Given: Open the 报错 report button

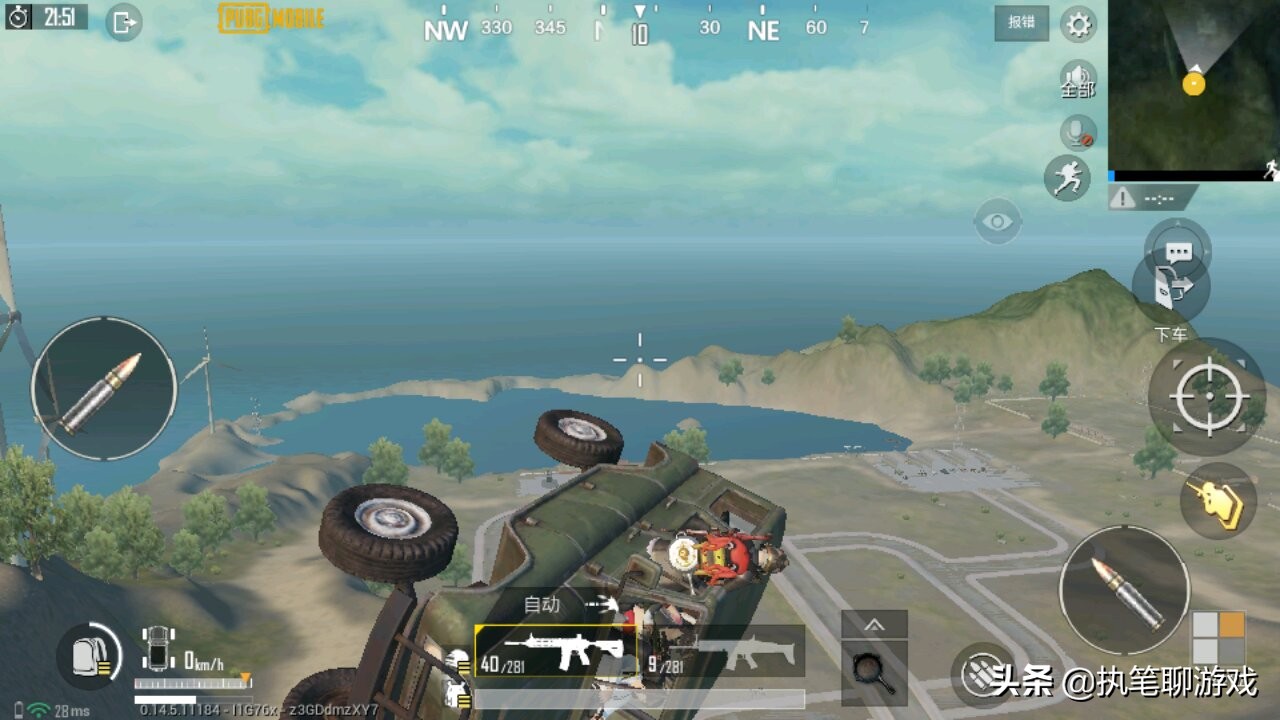Looking at the screenshot, I should click(x=1021, y=22).
